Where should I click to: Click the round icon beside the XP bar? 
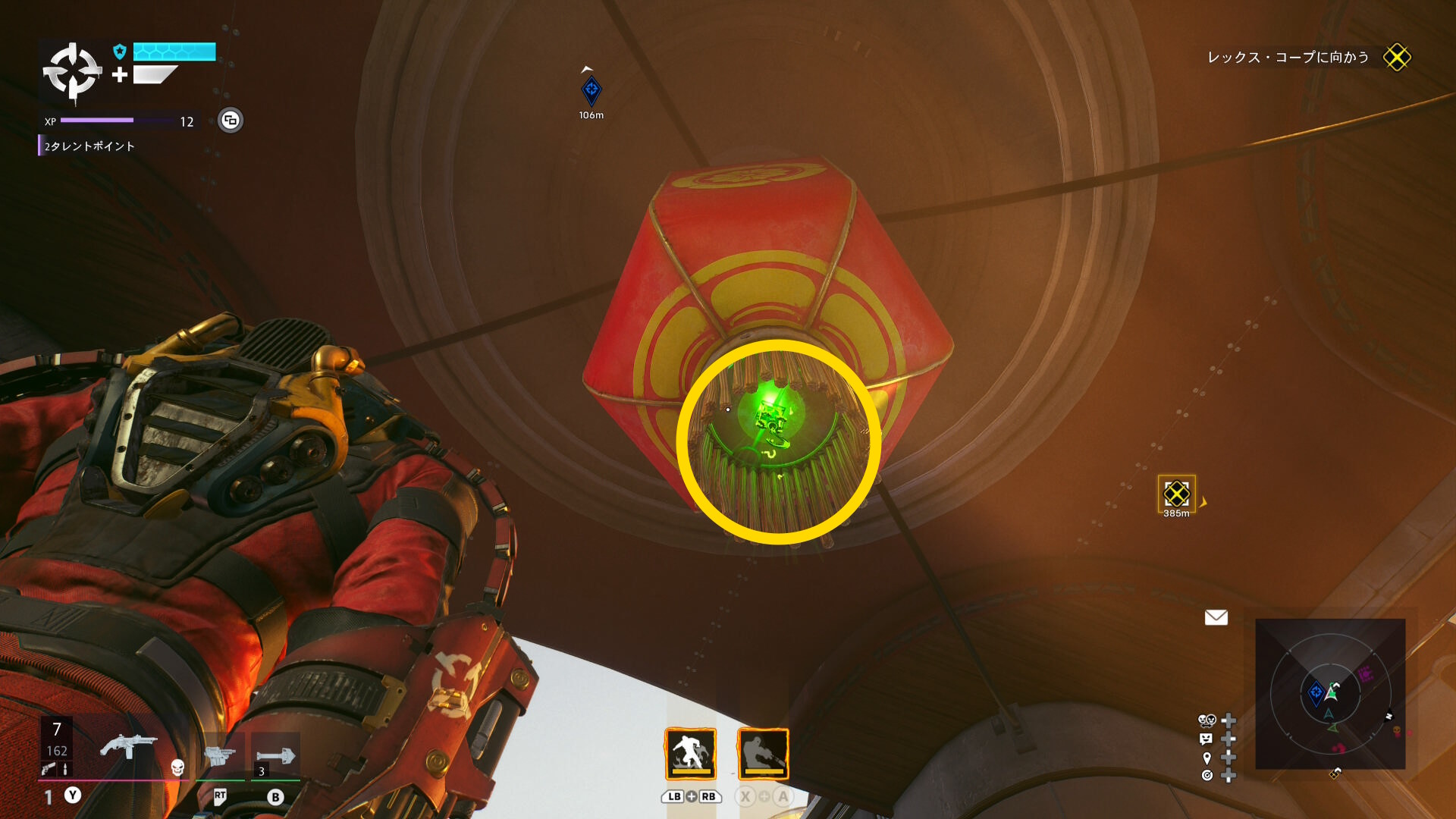click(231, 121)
